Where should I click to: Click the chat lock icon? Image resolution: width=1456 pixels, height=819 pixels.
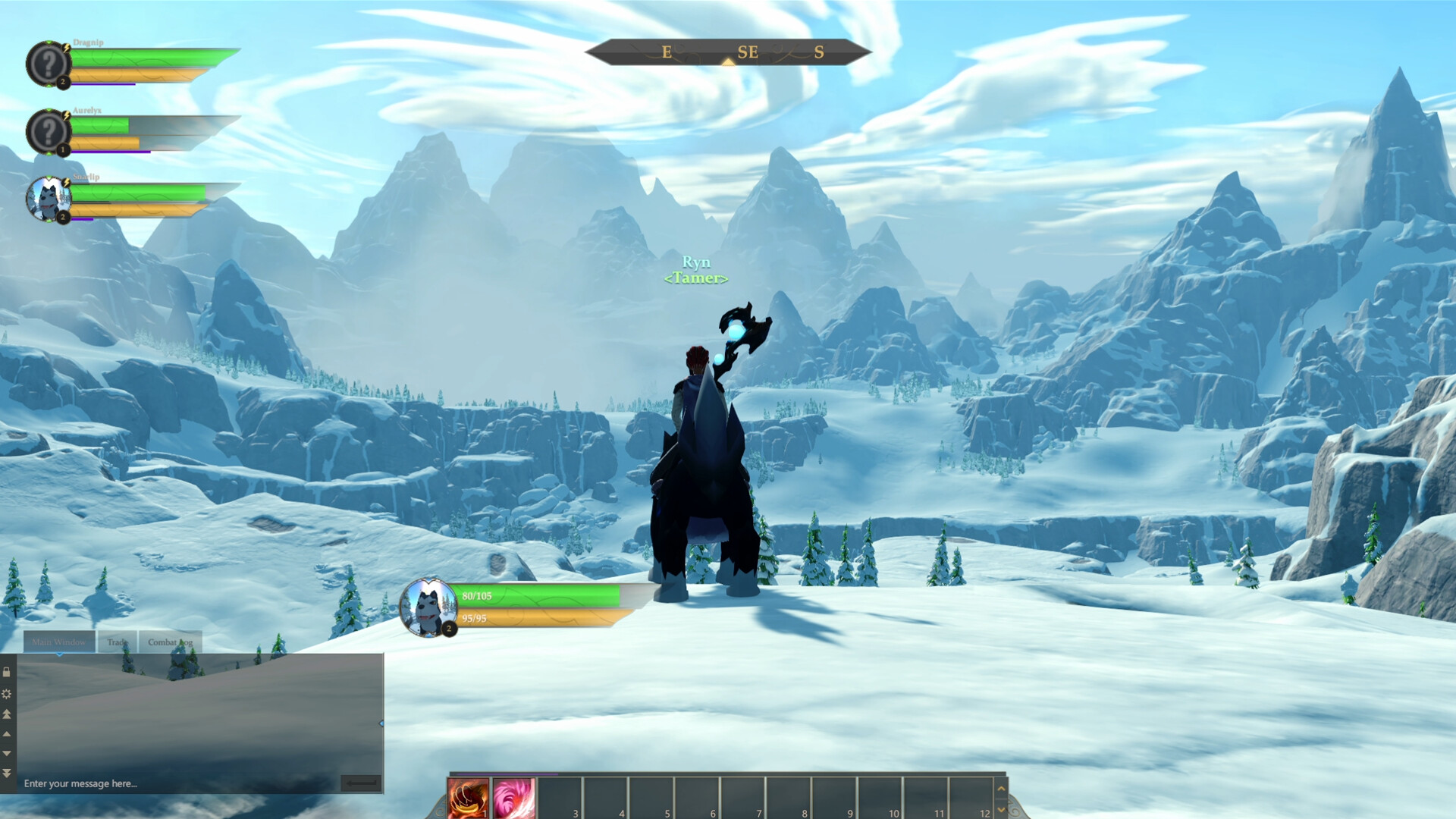pyautogui.click(x=6, y=673)
